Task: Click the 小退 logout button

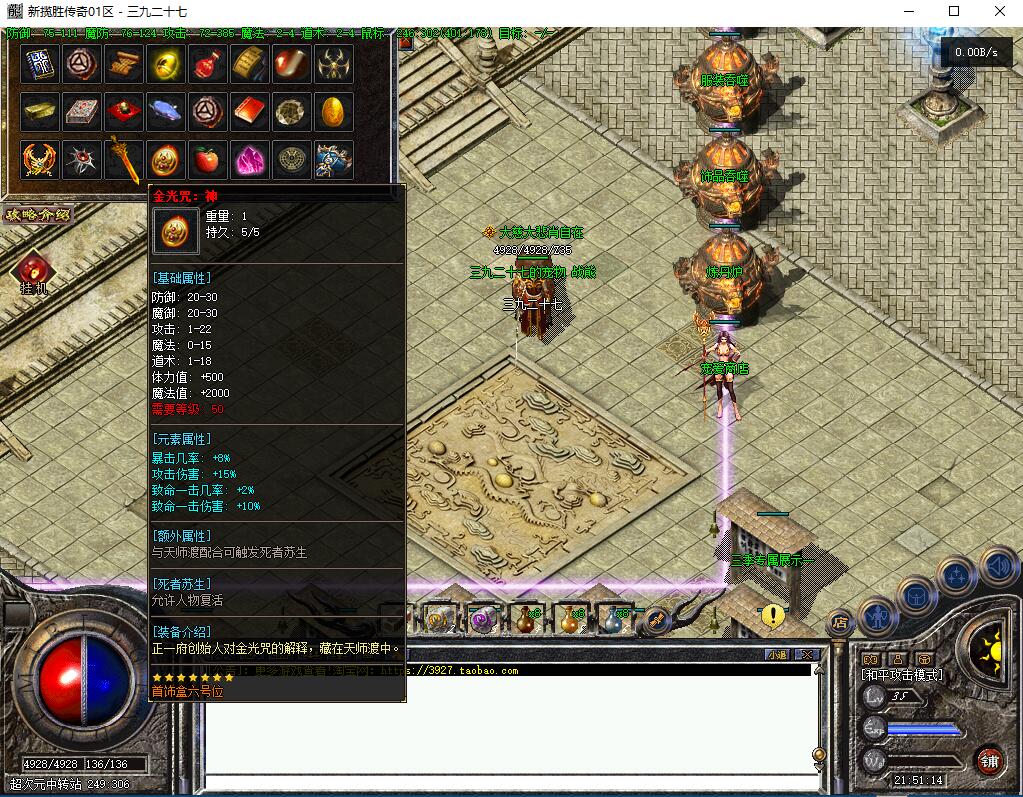Action: tap(777, 655)
